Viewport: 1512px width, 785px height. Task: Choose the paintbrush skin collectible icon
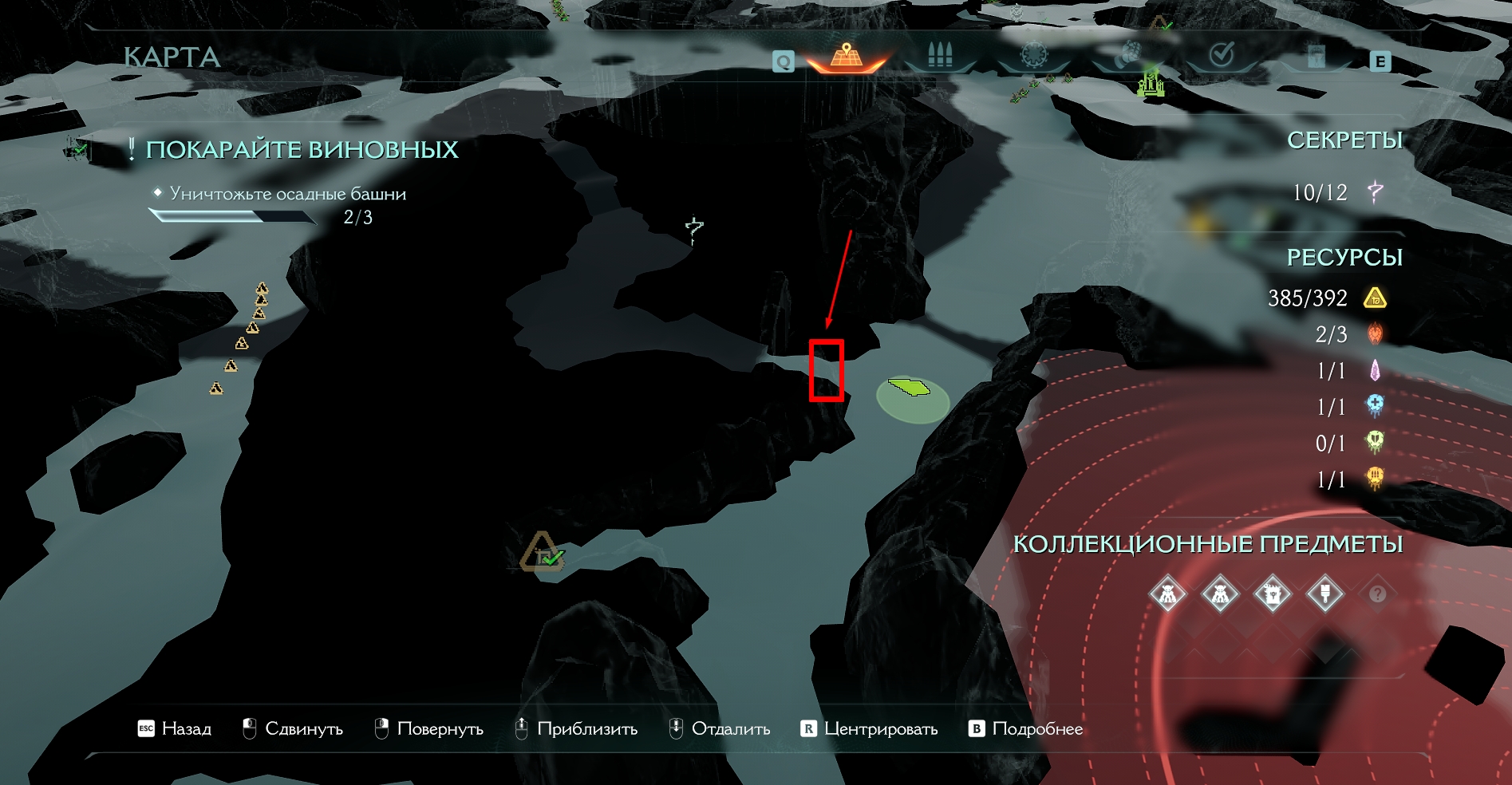coord(1324,594)
